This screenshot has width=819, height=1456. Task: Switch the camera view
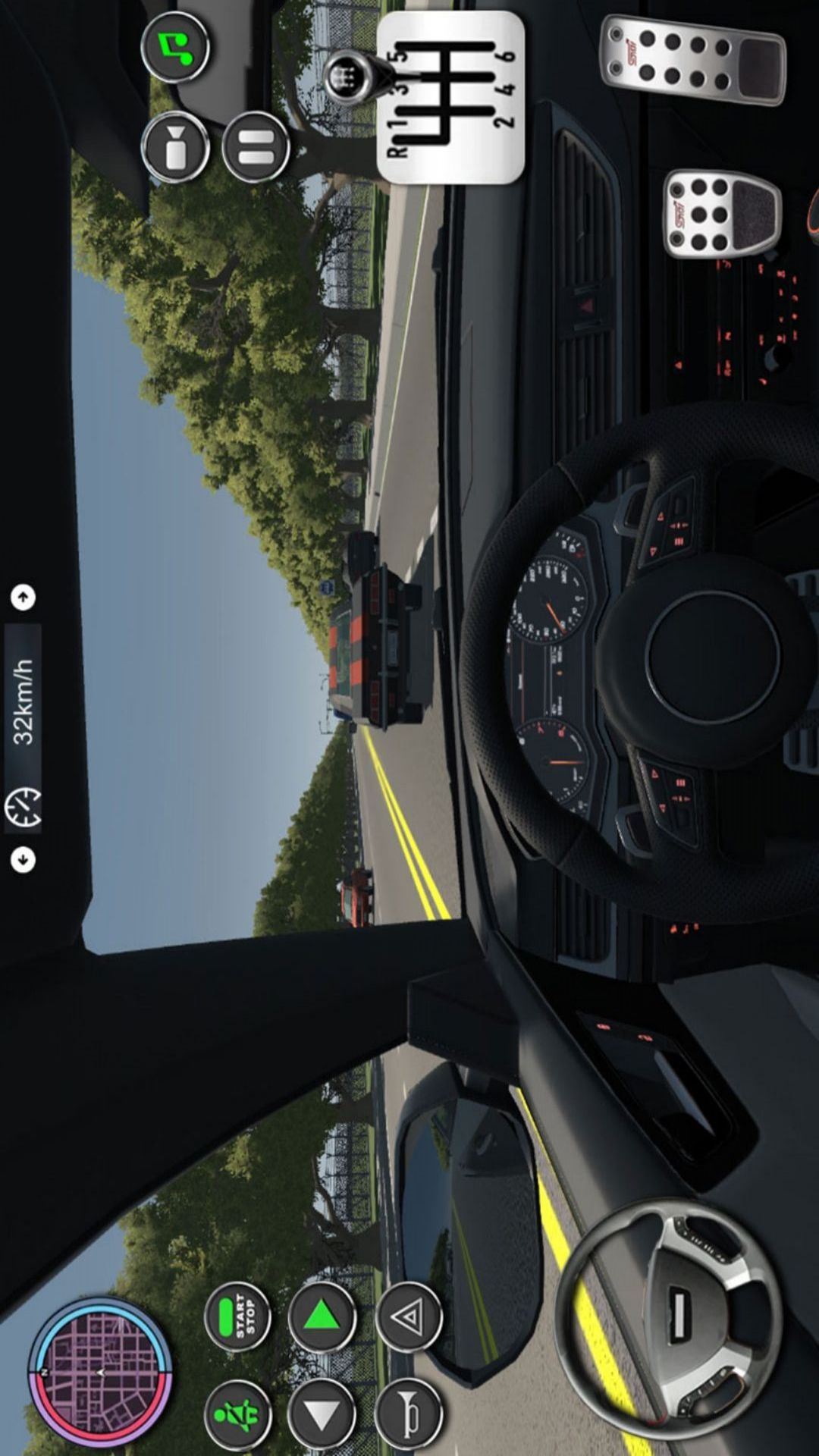[175, 147]
